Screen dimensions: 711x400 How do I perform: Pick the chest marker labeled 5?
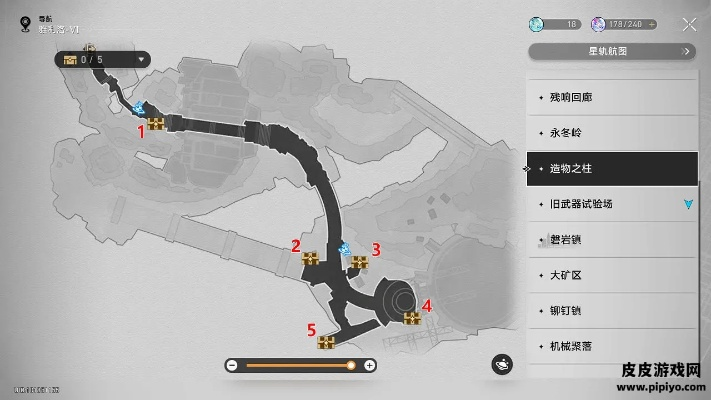click(325, 342)
